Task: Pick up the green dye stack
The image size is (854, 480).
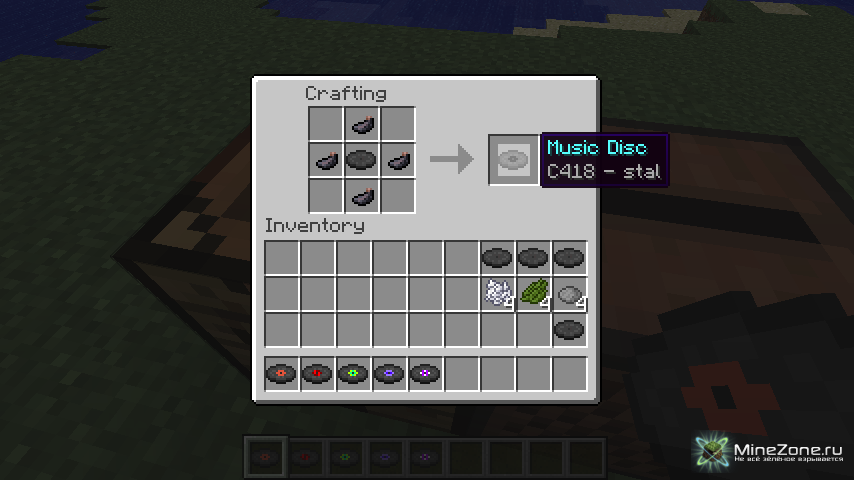Action: click(x=533, y=293)
